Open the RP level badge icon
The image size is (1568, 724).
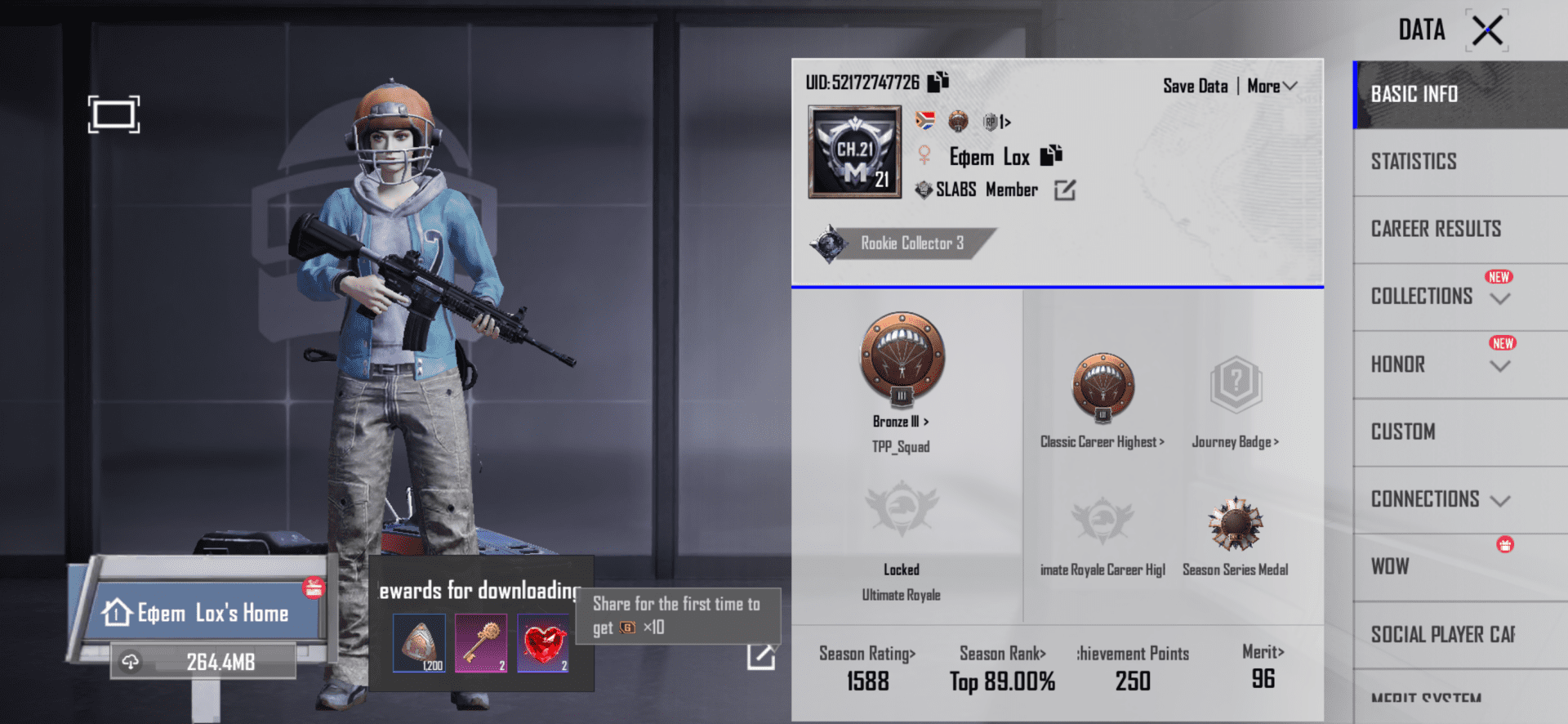[991, 121]
